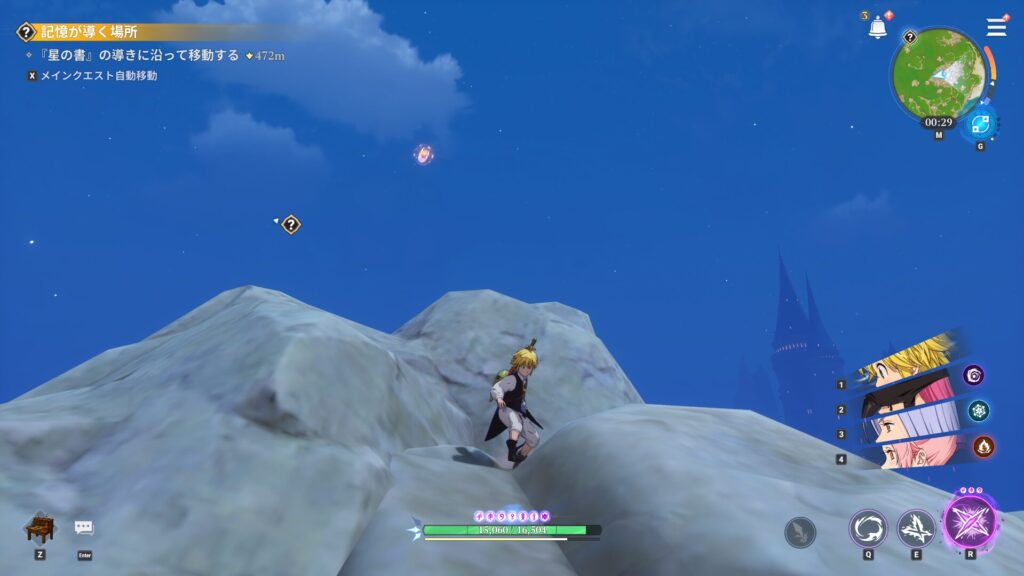This screenshot has height=576, width=1024.
Task: Activate the purple swirl element icon
Action: pyautogui.click(x=973, y=375)
